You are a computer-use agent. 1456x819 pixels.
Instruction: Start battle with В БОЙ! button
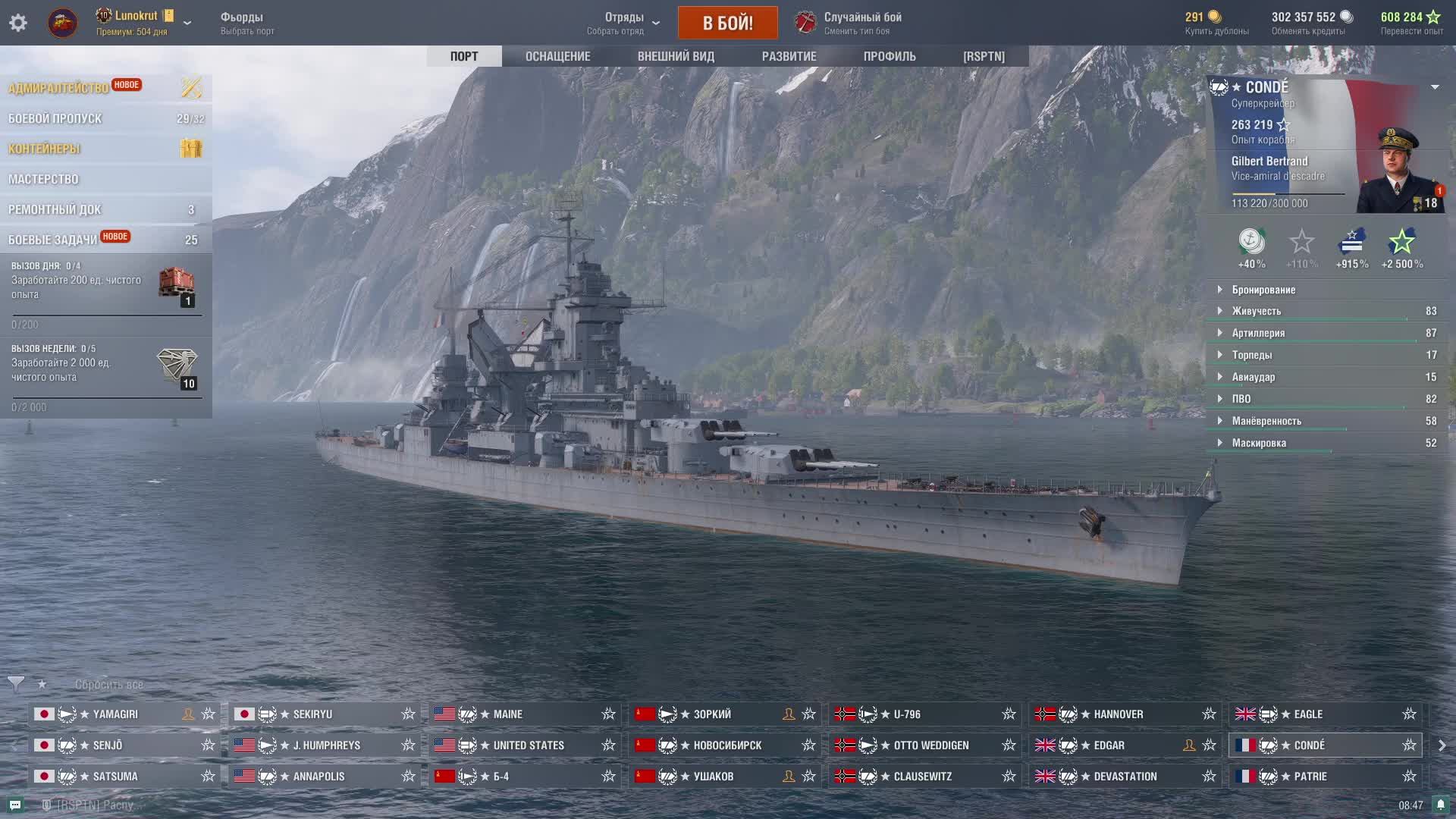tap(727, 23)
